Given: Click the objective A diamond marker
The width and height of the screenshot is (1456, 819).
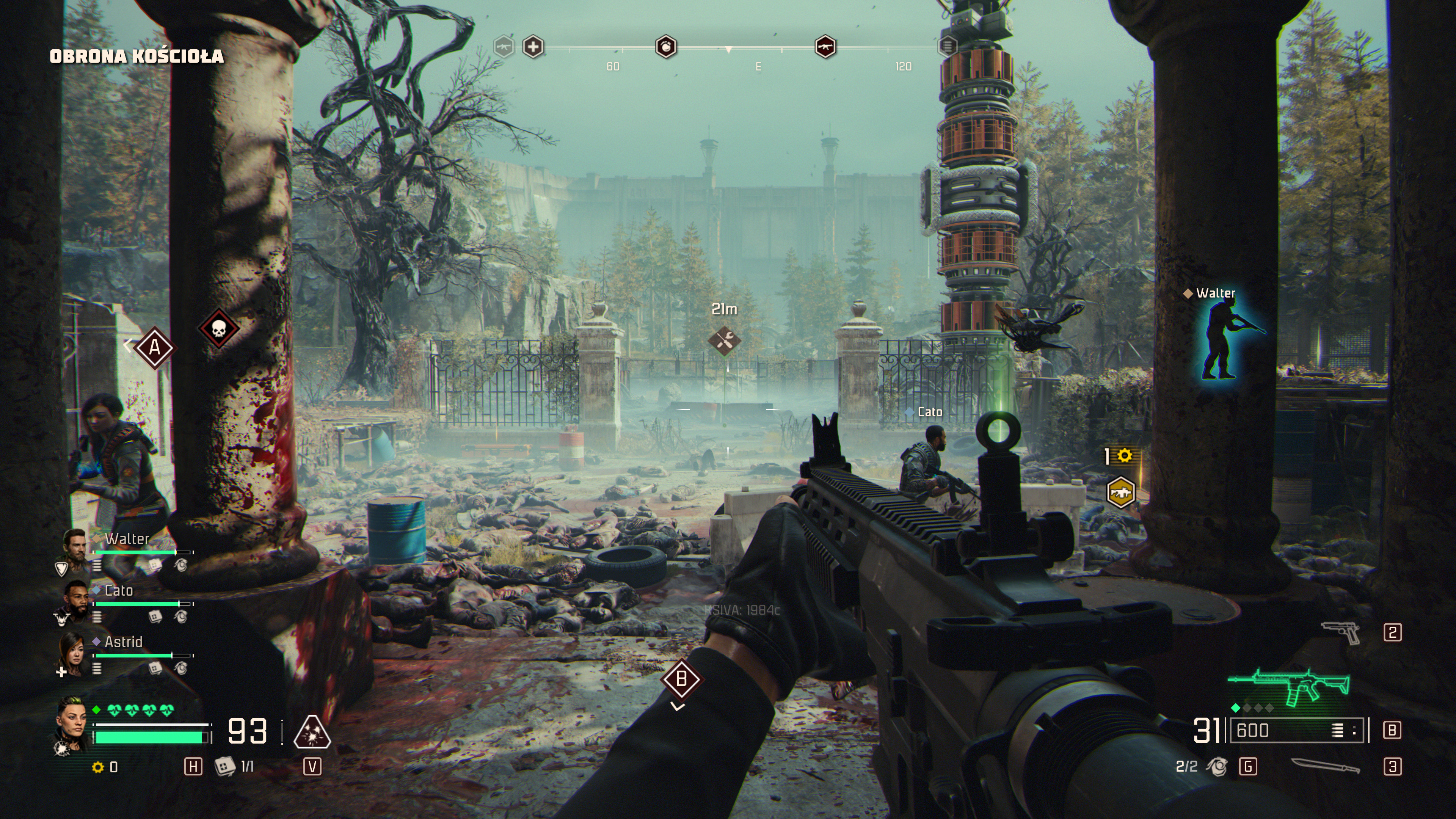Looking at the screenshot, I should coord(154,347).
